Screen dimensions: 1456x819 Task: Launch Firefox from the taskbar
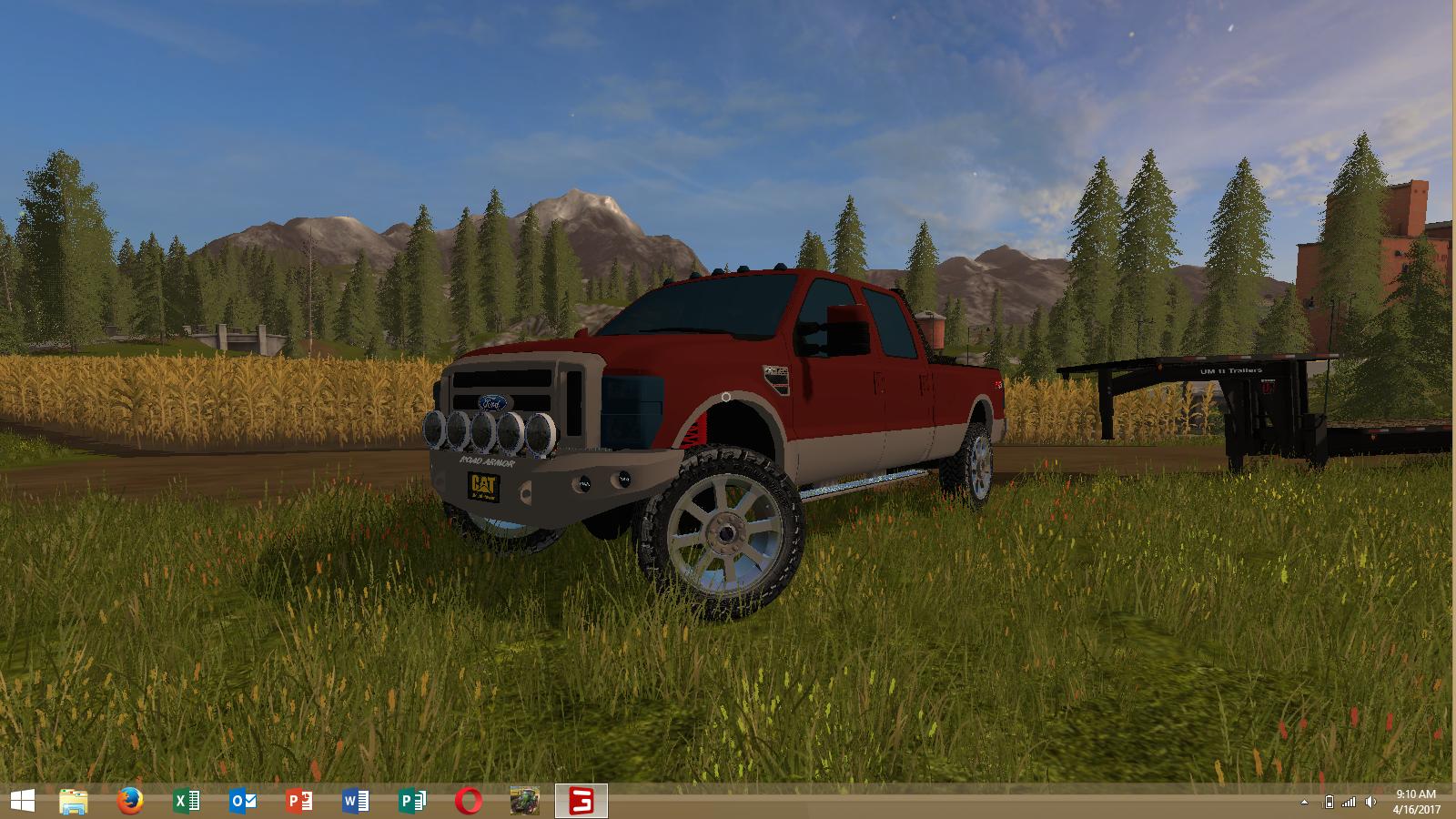click(x=130, y=801)
